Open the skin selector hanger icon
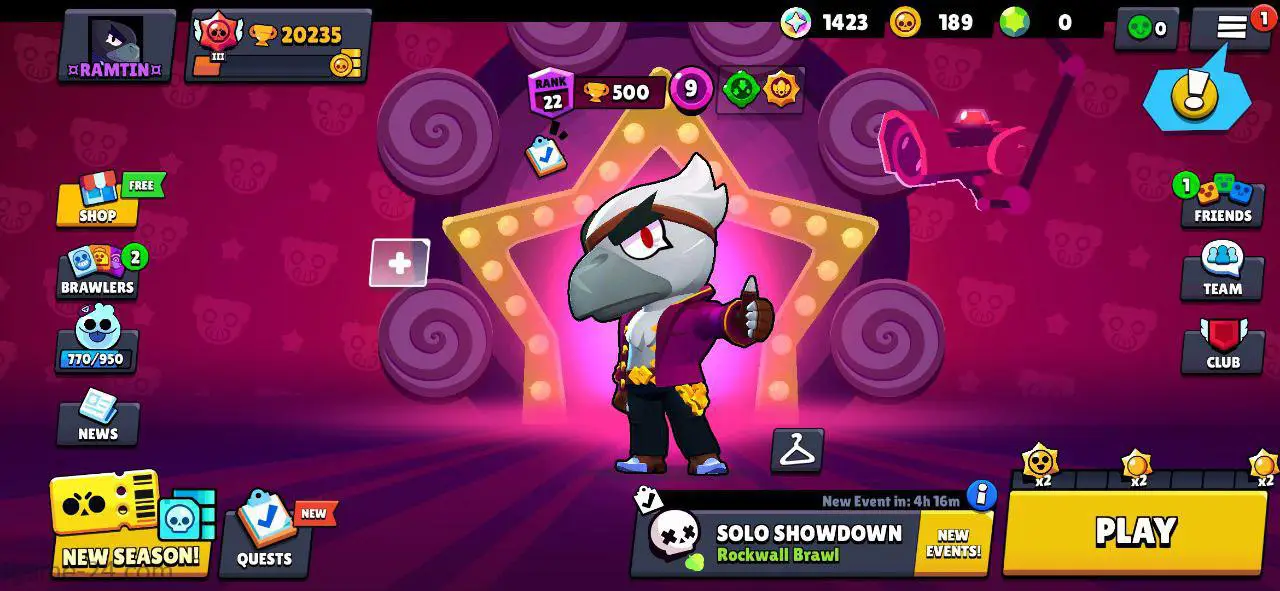The height and width of the screenshot is (591, 1280). [797, 450]
